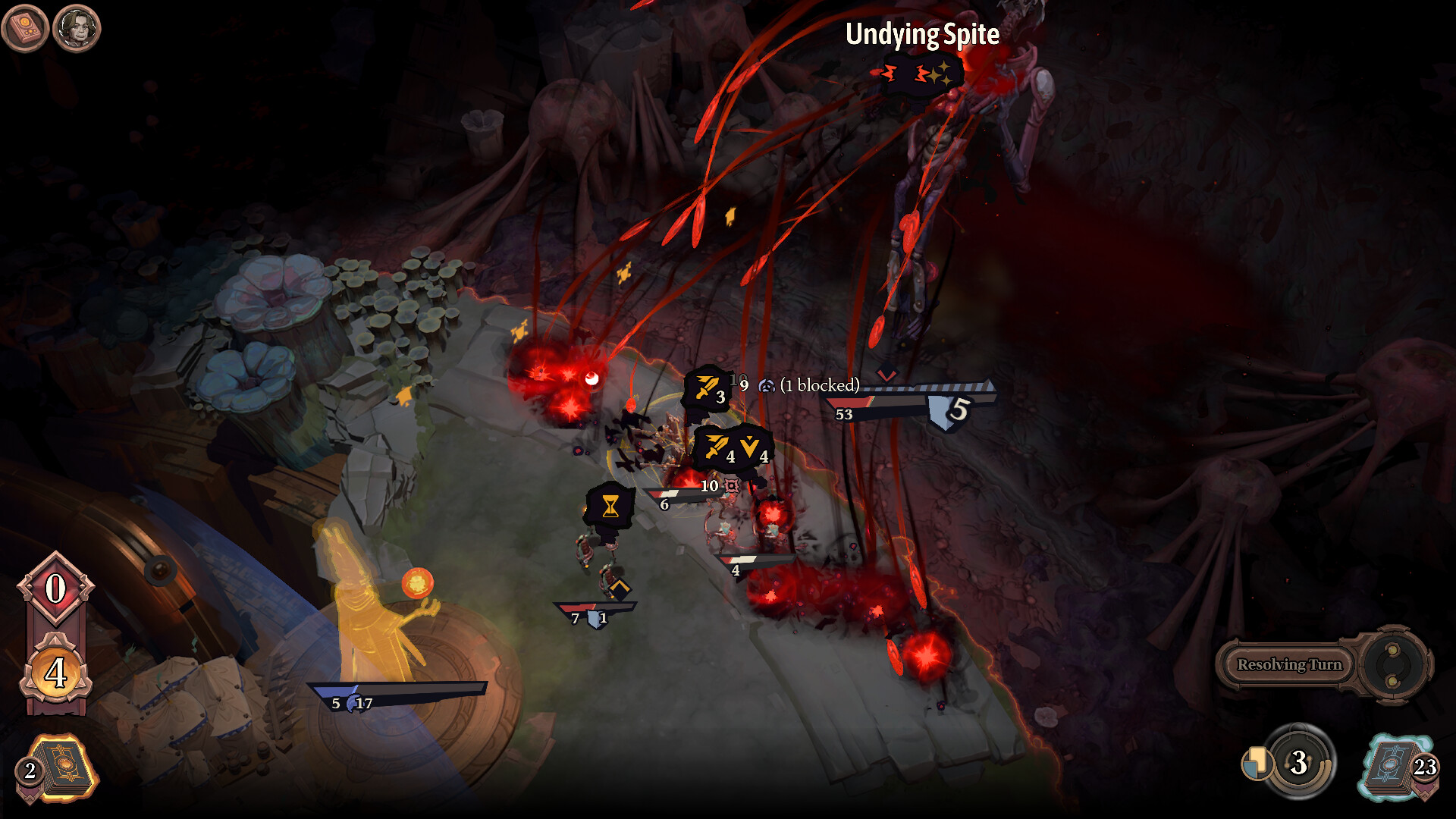Open the deck book icon
This screenshot has width=1456, height=819.
[x=25, y=29]
